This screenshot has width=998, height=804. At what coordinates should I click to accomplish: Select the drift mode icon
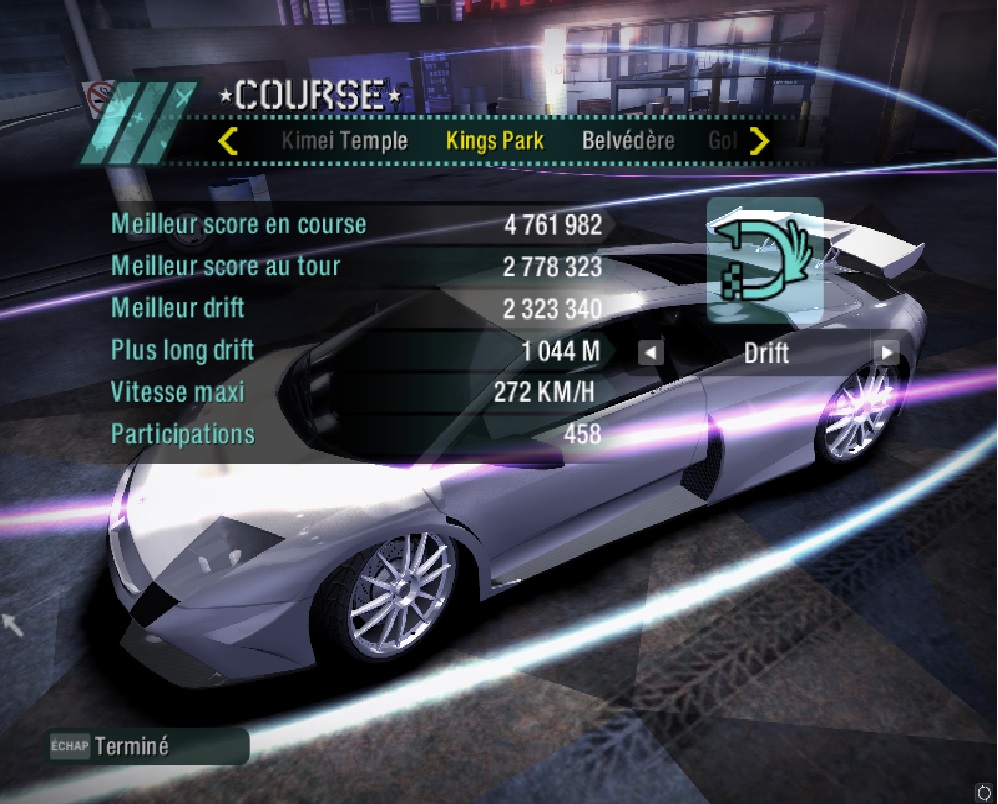(x=765, y=260)
